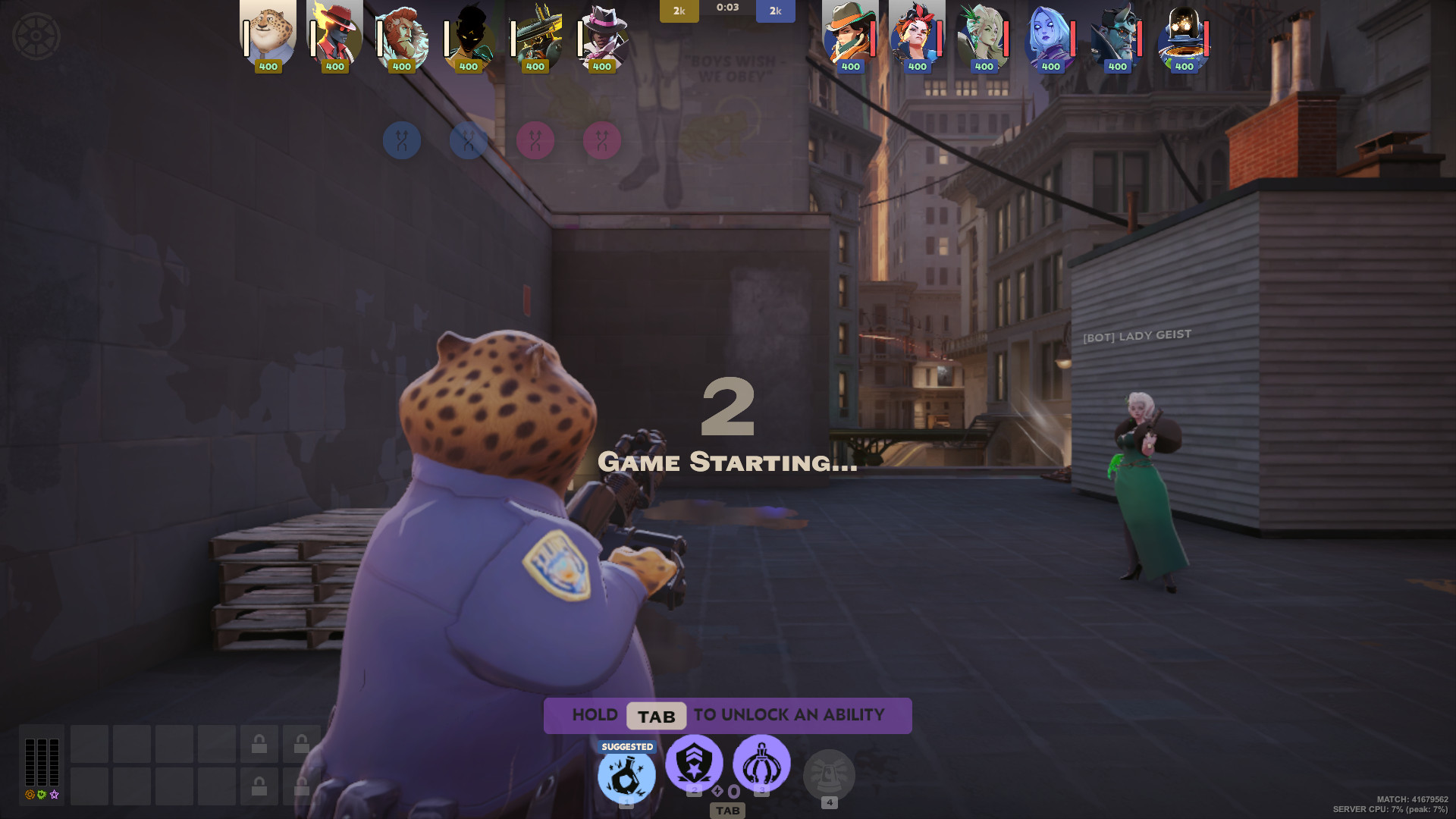The width and height of the screenshot is (1456, 819).
Task: Click the locked siren ultimate on slot 4
Action: (x=830, y=774)
